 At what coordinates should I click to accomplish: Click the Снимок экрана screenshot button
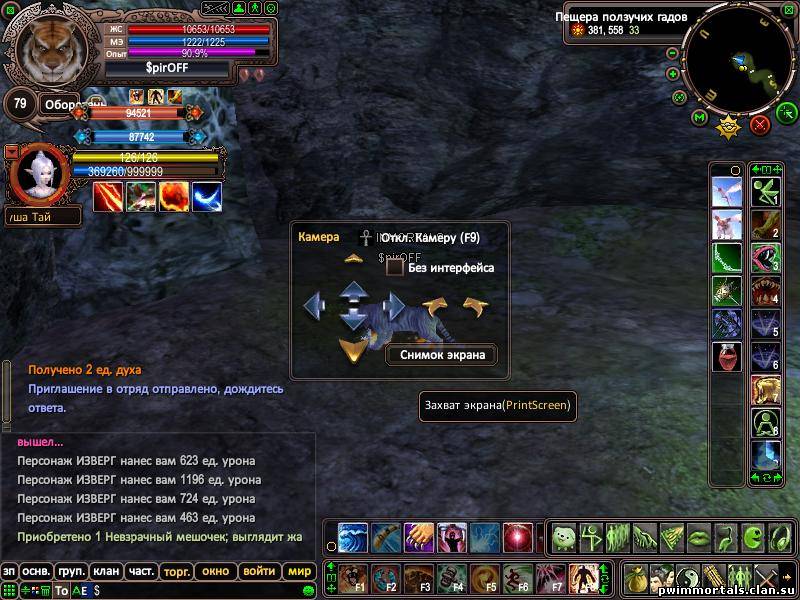tap(441, 354)
